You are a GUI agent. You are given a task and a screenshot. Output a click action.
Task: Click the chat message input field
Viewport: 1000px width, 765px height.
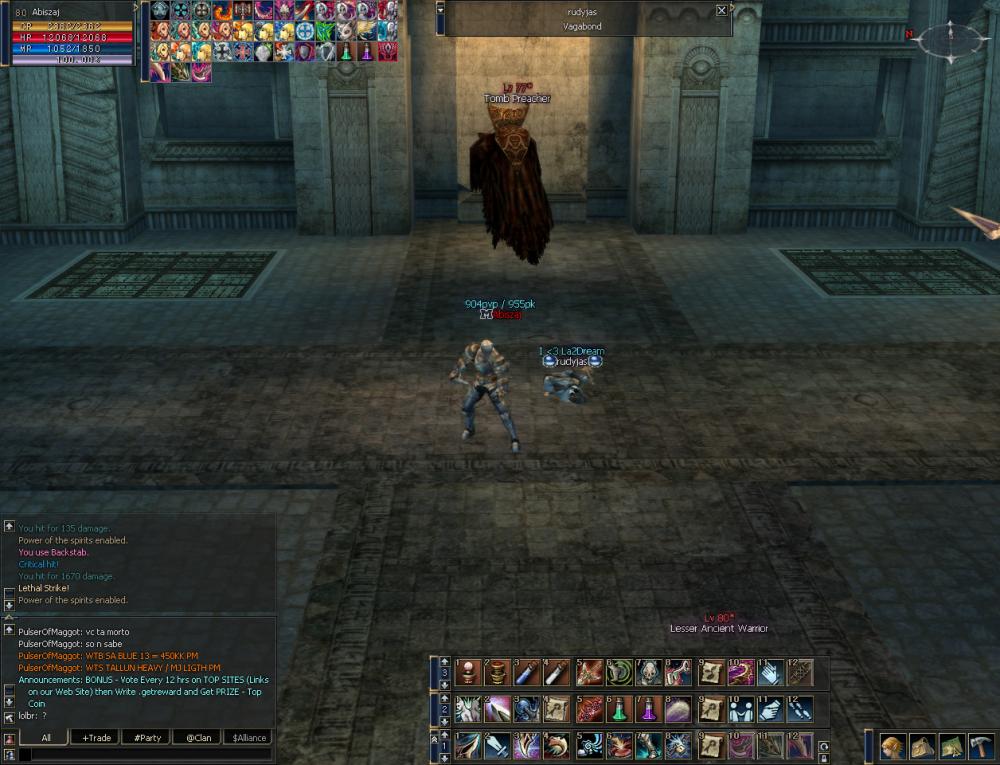point(145,755)
